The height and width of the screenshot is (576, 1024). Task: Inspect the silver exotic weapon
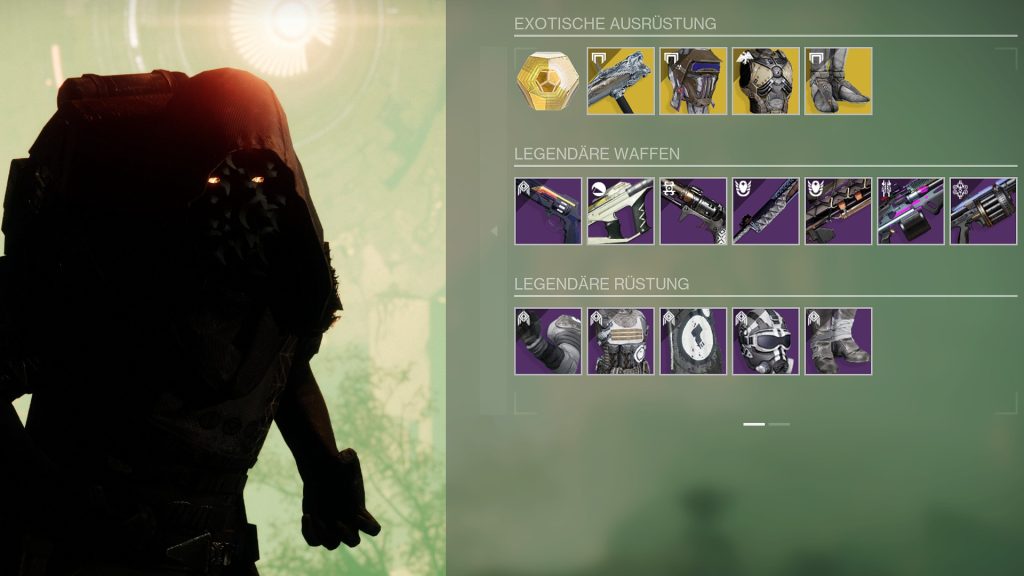(x=620, y=81)
